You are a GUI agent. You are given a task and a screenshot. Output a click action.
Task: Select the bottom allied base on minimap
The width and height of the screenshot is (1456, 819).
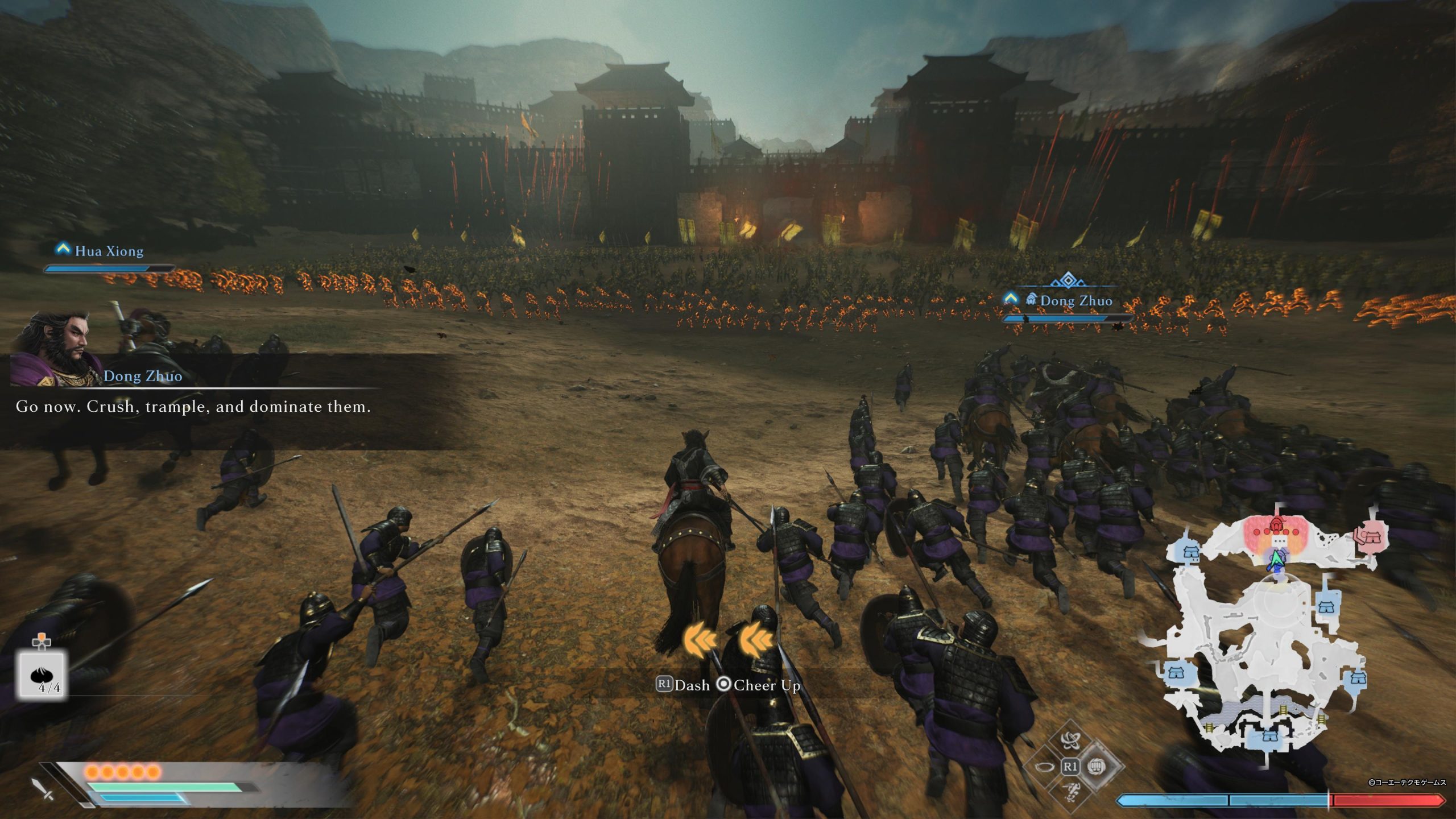(1269, 737)
